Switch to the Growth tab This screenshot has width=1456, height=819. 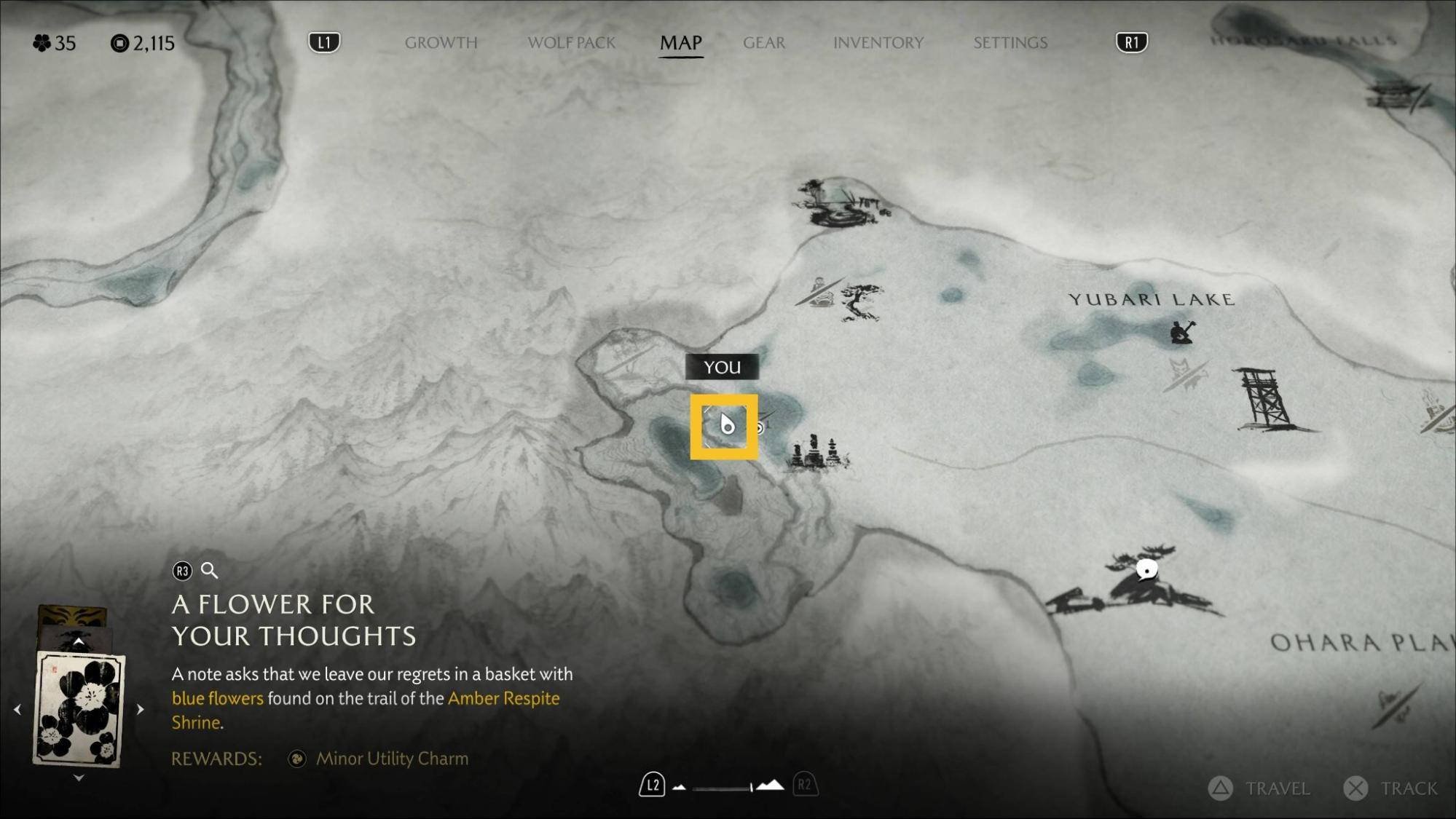(441, 43)
